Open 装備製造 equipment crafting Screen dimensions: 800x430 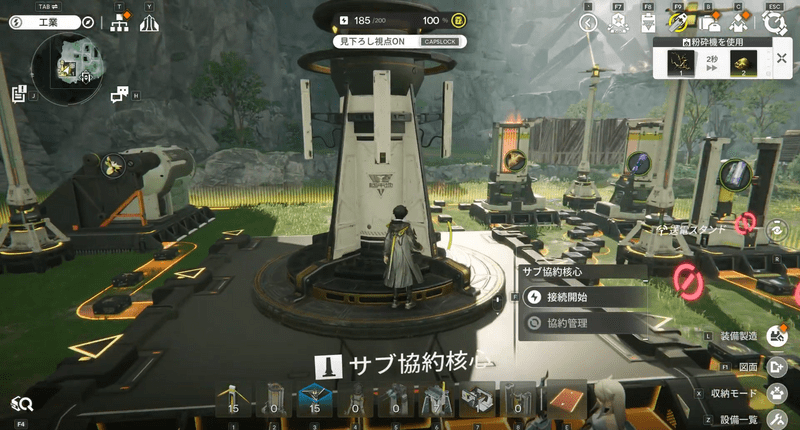coord(776,337)
